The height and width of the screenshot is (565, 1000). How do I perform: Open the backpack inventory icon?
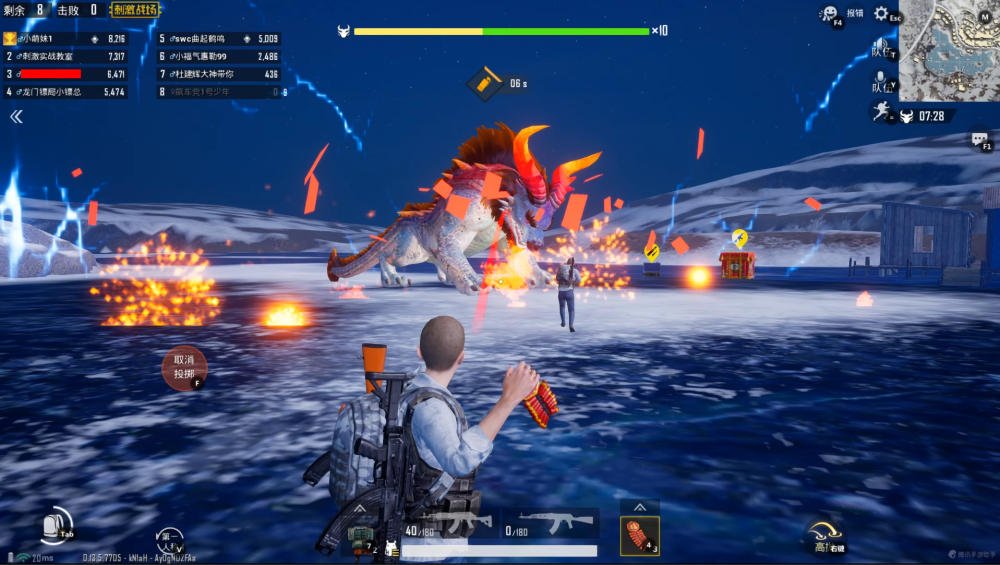pos(56,524)
